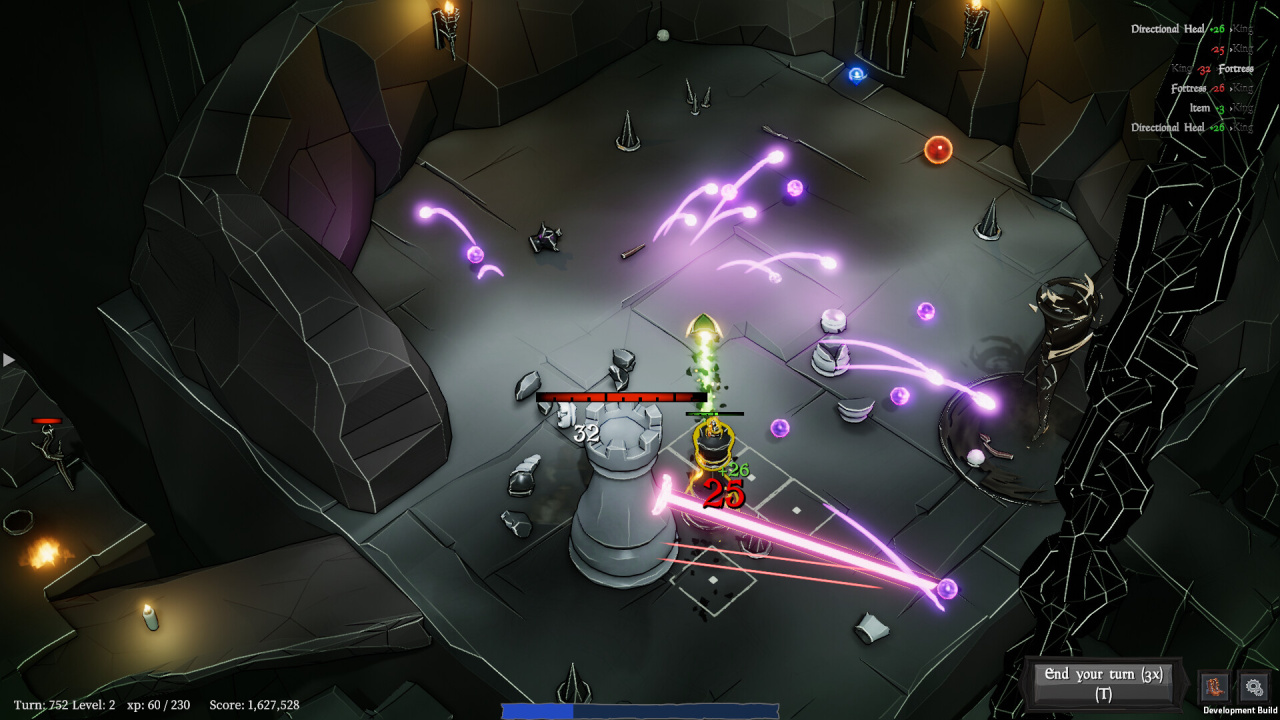The width and height of the screenshot is (1280, 720).
Task: Expand the side panel with the white arrow
Action: pyautogui.click(x=9, y=360)
